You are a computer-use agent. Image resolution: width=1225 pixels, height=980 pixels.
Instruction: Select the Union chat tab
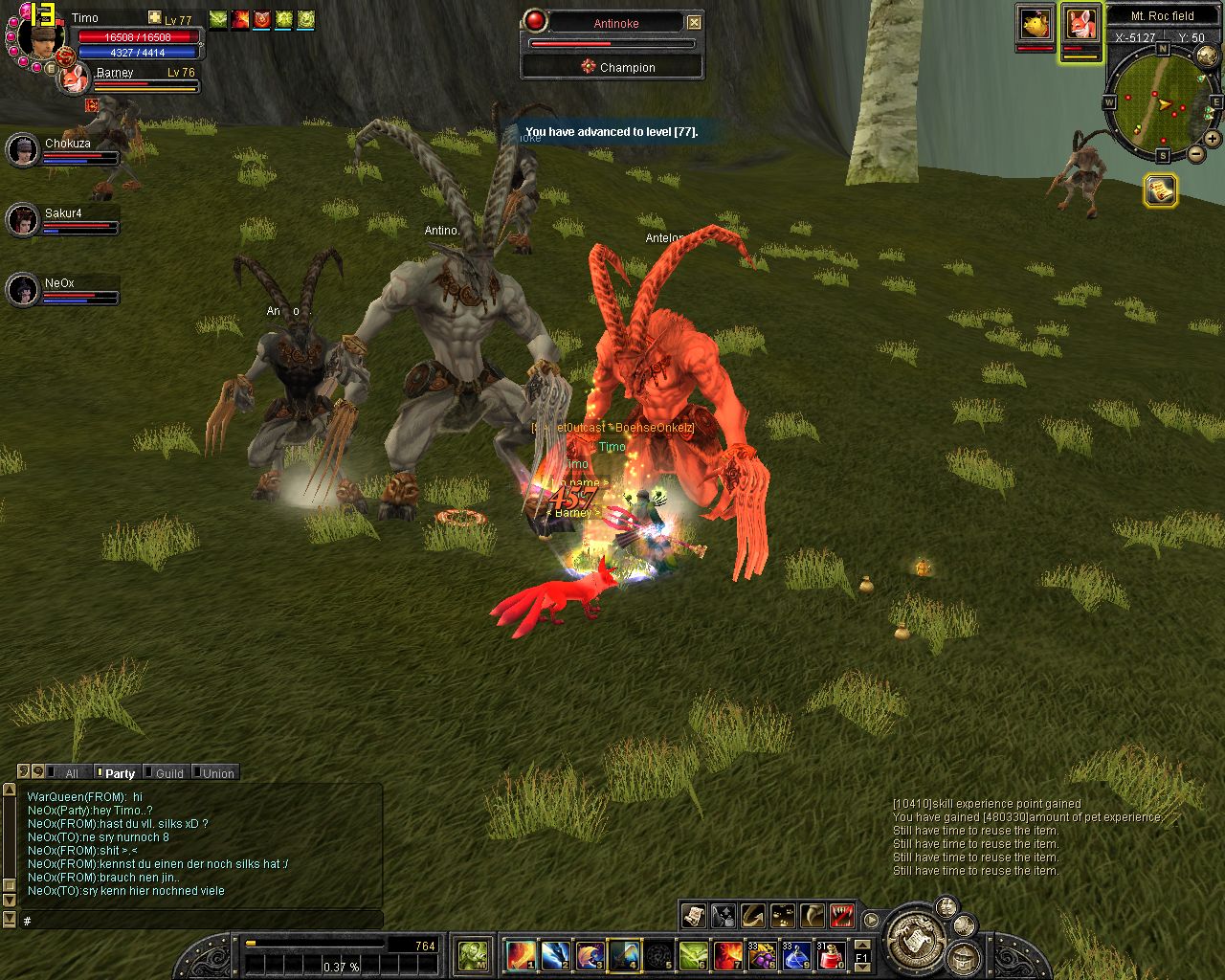[217, 773]
